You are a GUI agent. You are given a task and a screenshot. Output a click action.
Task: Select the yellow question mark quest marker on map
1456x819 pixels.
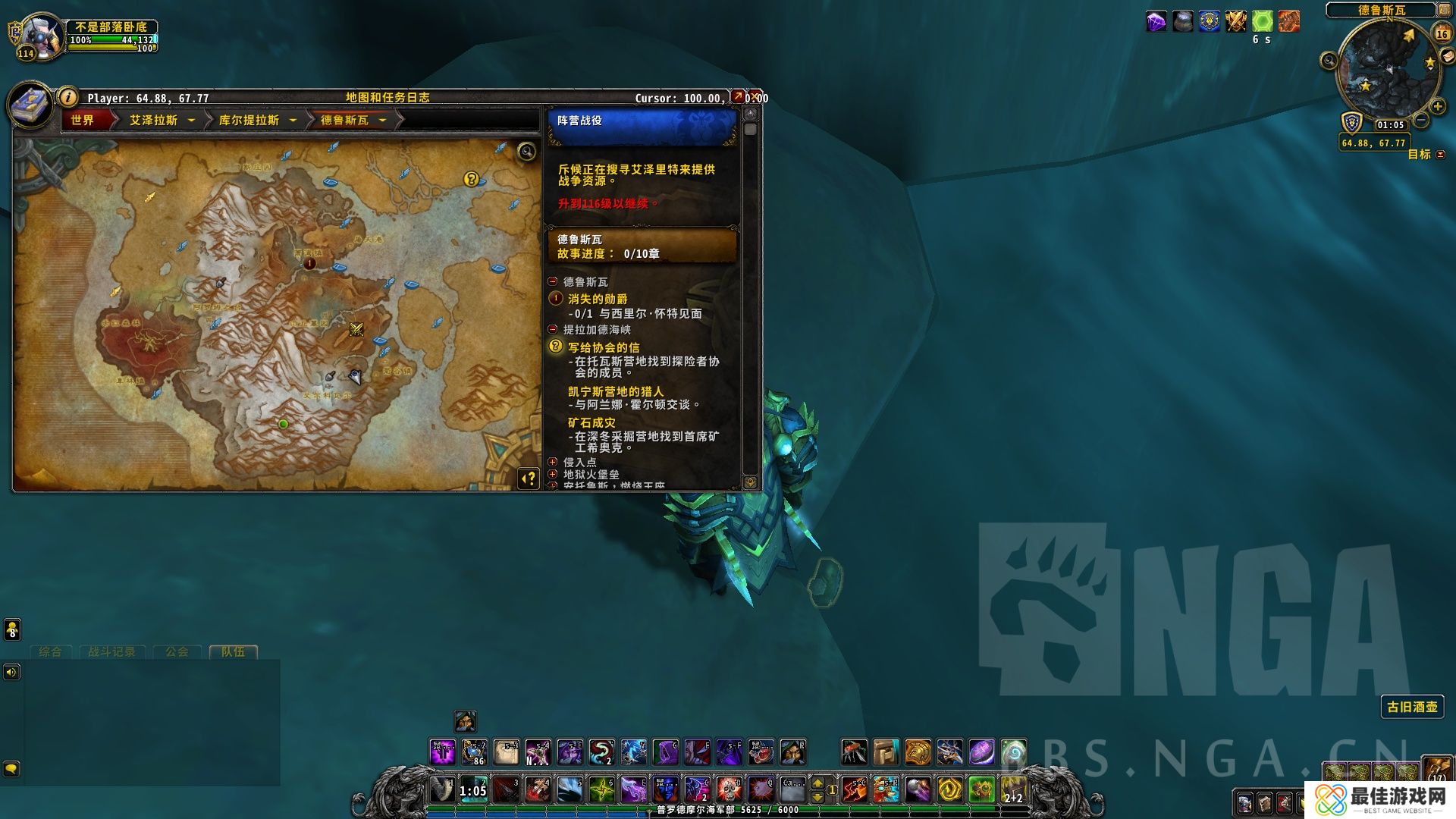point(472,179)
